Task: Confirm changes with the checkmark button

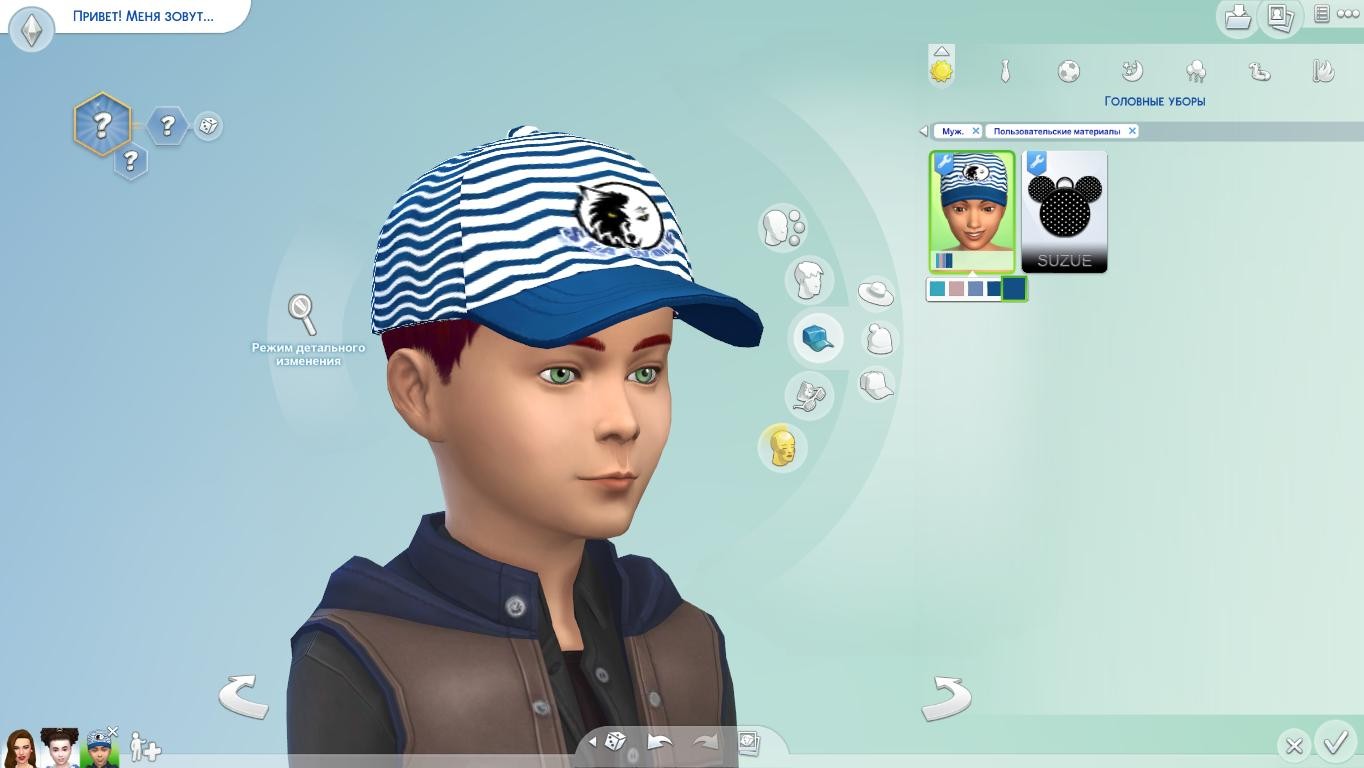Action: coord(1335,743)
